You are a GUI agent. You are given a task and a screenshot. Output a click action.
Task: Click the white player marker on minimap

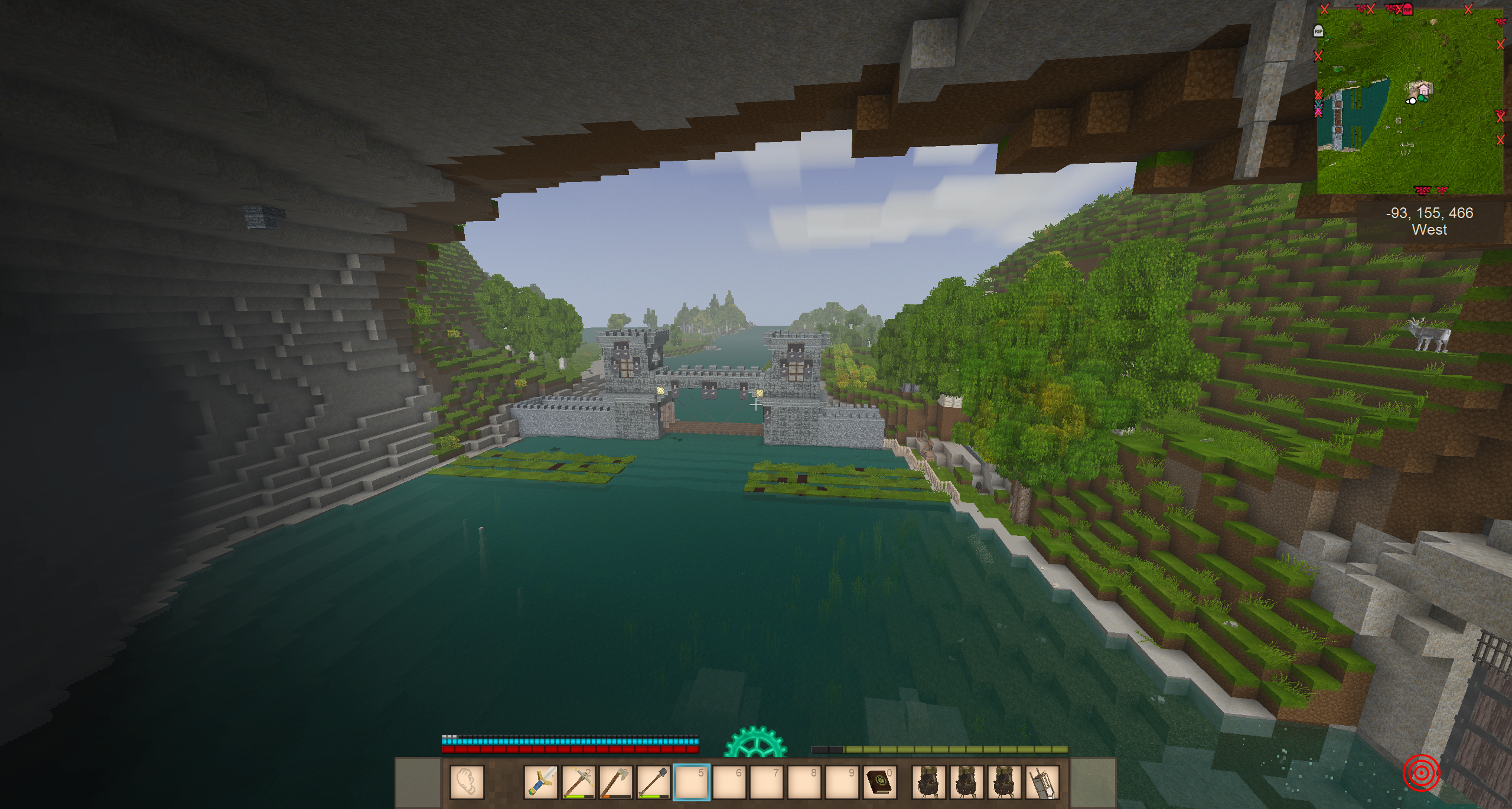(1411, 101)
